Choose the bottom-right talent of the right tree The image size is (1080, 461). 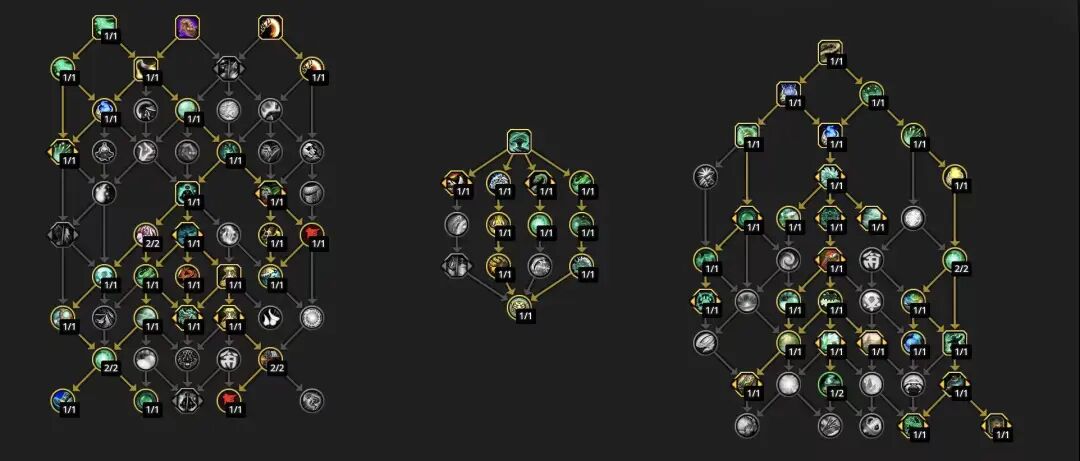click(x=996, y=424)
